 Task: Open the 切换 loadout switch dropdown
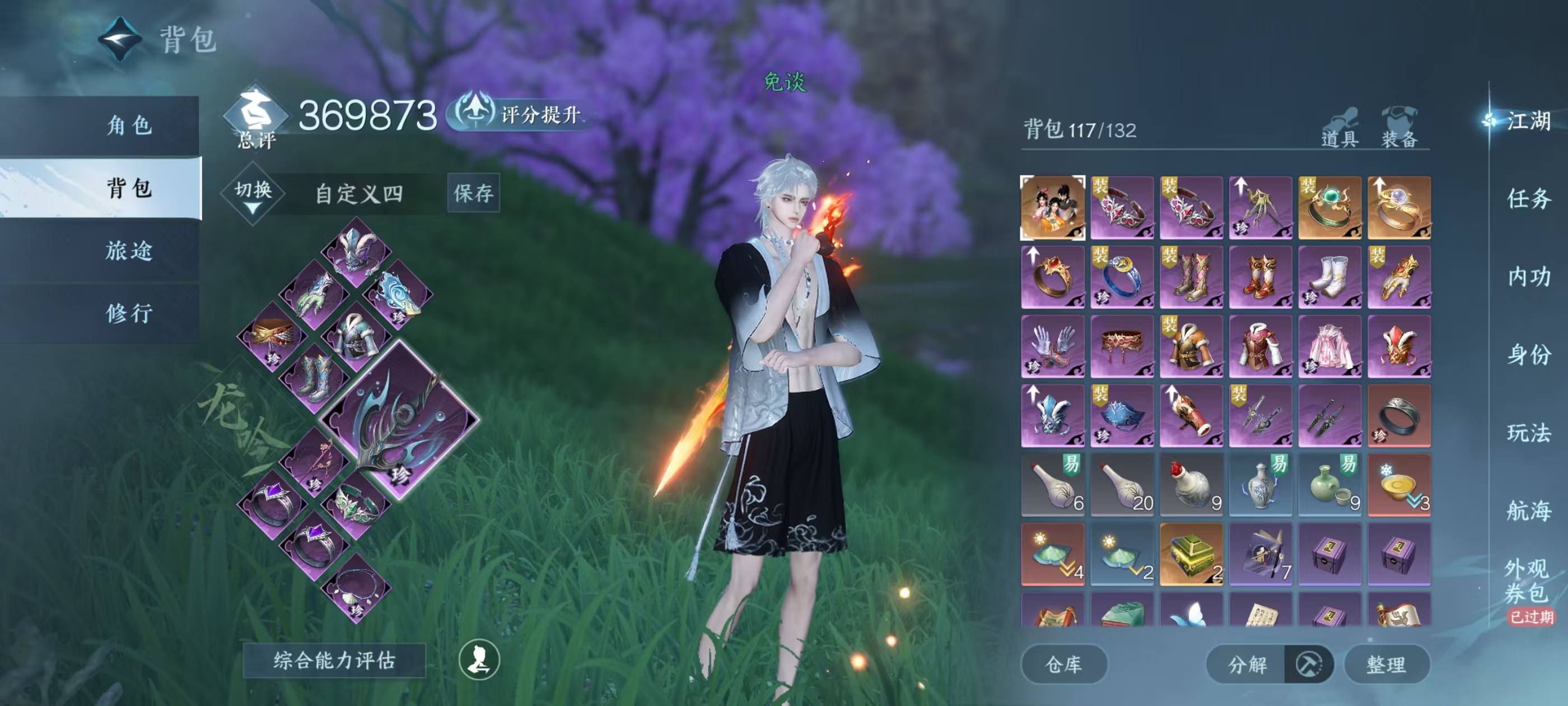pos(253,194)
